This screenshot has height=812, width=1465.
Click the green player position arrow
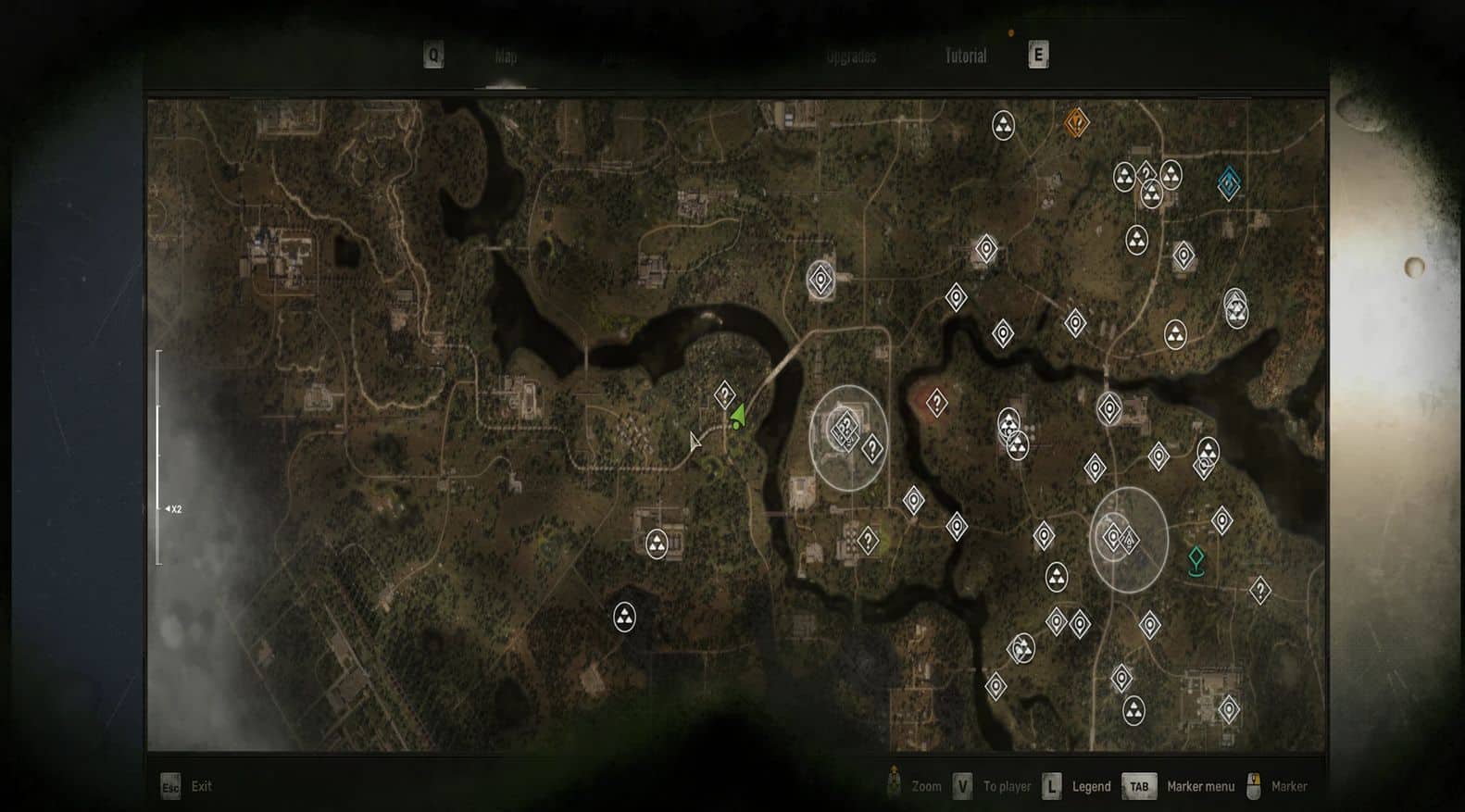point(738,417)
